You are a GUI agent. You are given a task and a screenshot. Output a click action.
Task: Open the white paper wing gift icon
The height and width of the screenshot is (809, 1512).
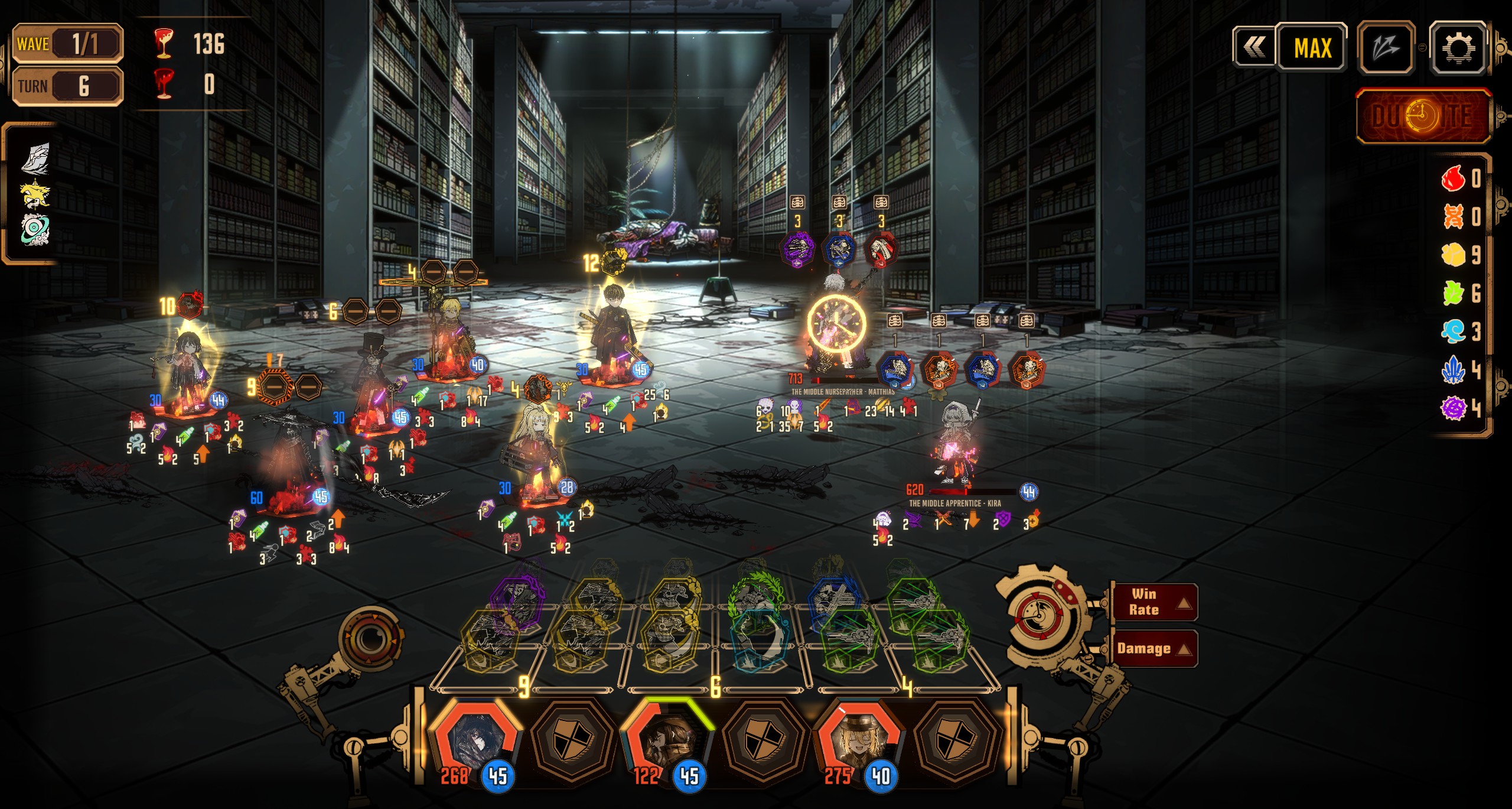pyautogui.click(x=35, y=158)
